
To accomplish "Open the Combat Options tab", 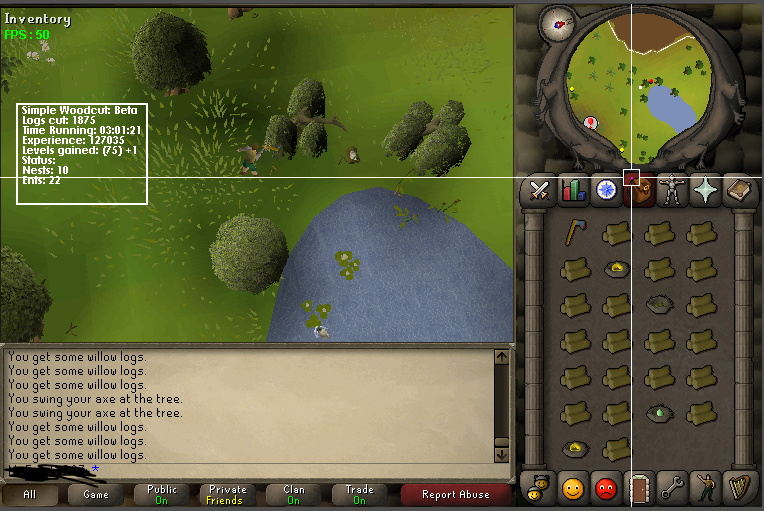I will (541, 189).
